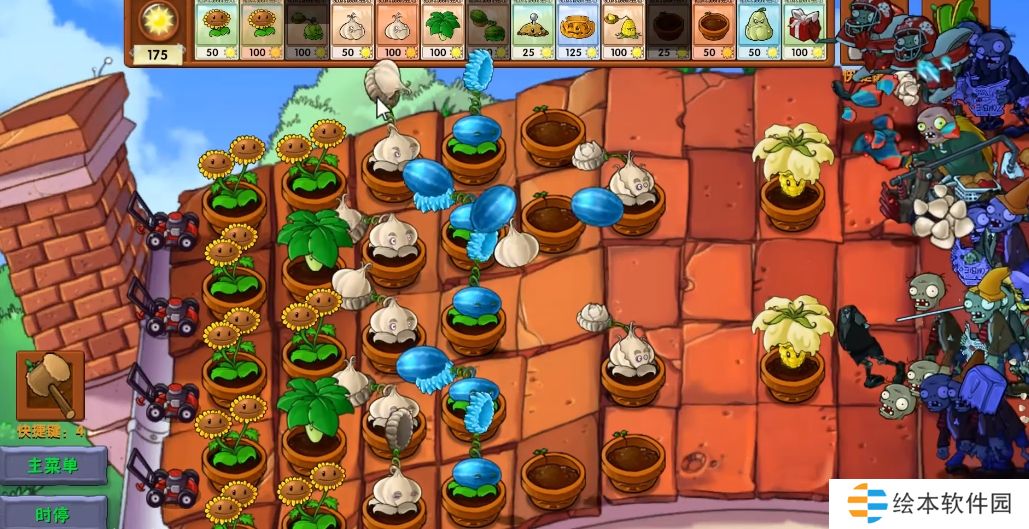Choose the 100-cost Sunflower seed packet
This screenshot has height=529, width=1029.
tap(262, 30)
